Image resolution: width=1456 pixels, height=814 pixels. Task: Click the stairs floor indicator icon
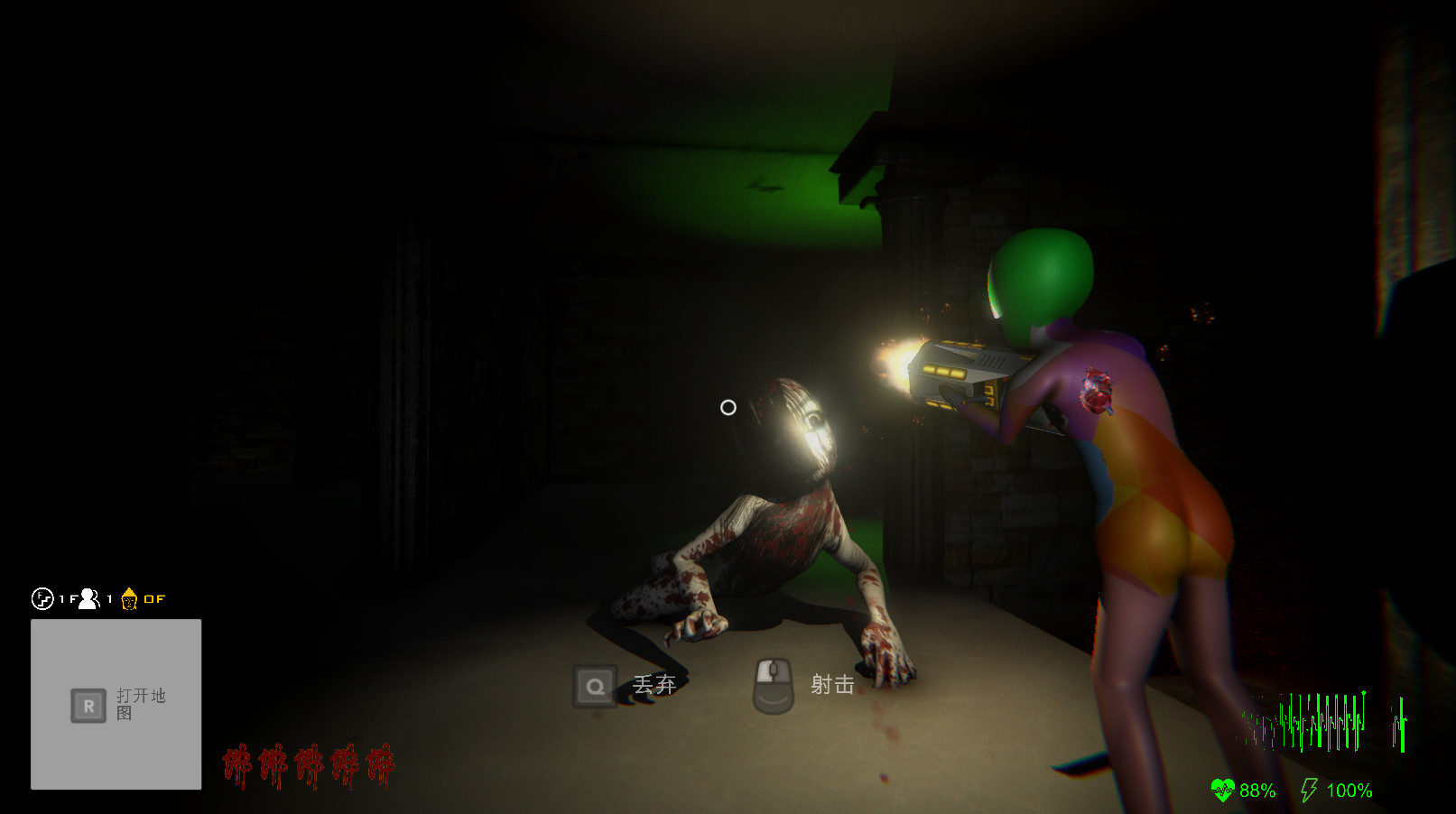(42, 598)
